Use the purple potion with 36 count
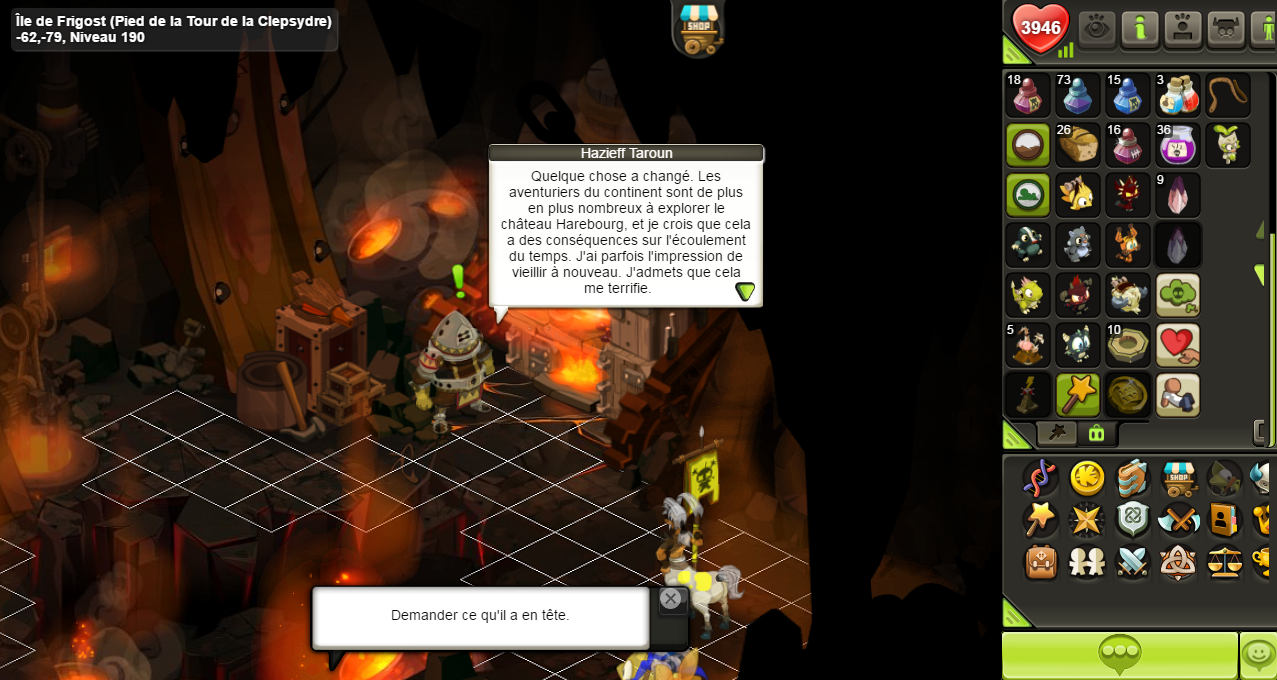 point(1178,145)
